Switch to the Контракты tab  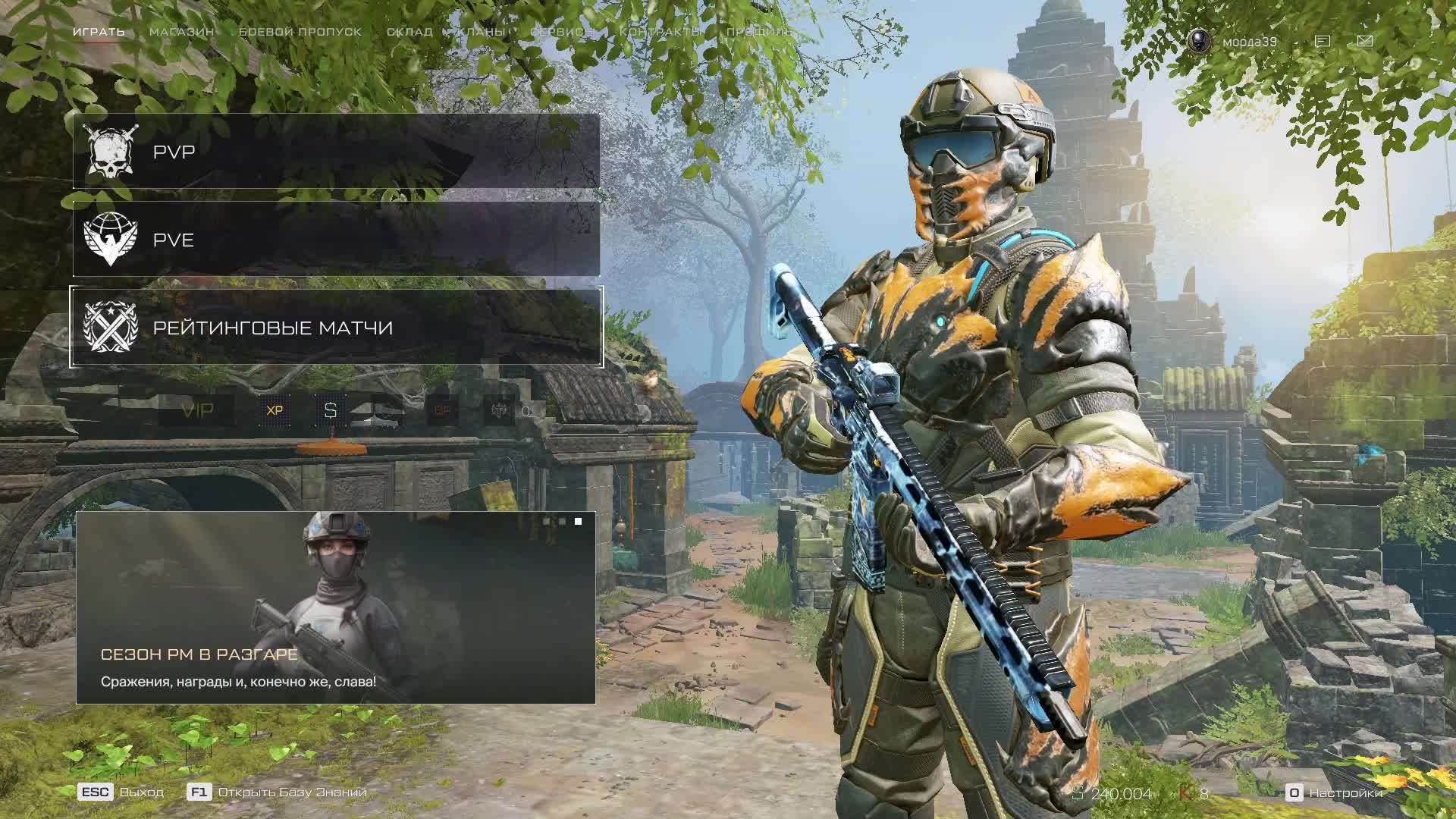(x=661, y=32)
